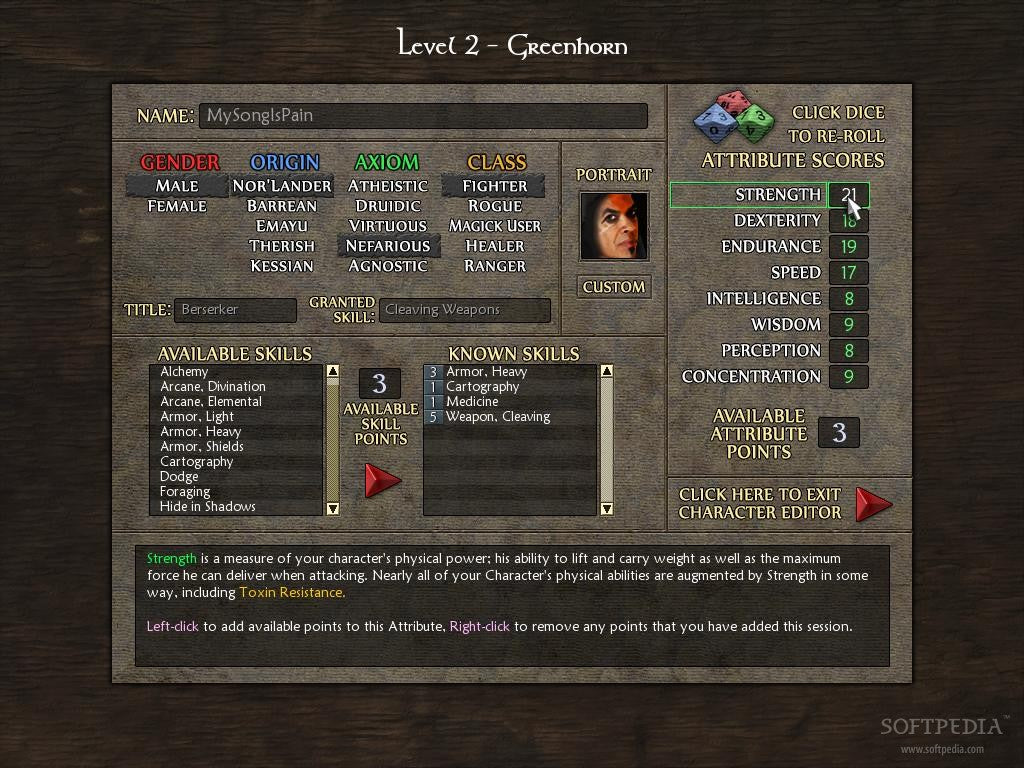Select Alchemy in available skills
This screenshot has width=1024, height=768.
[x=185, y=372]
